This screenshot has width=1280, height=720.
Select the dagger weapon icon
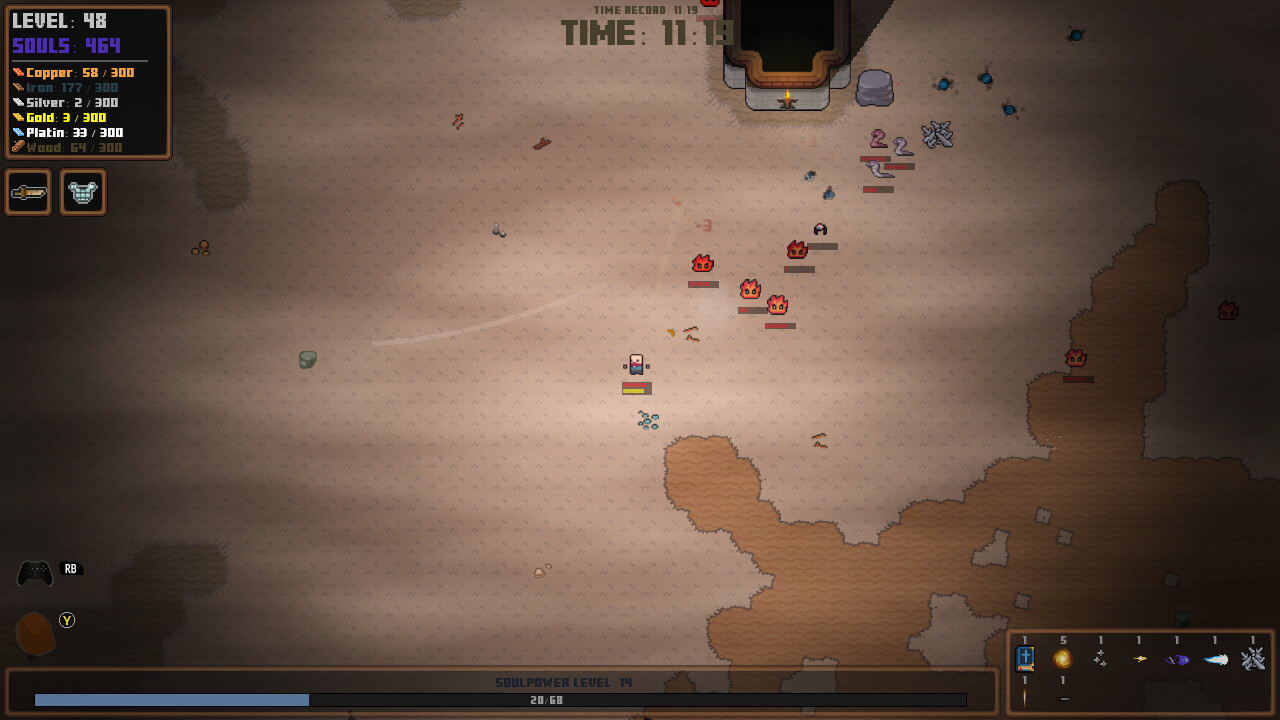click(x=28, y=192)
